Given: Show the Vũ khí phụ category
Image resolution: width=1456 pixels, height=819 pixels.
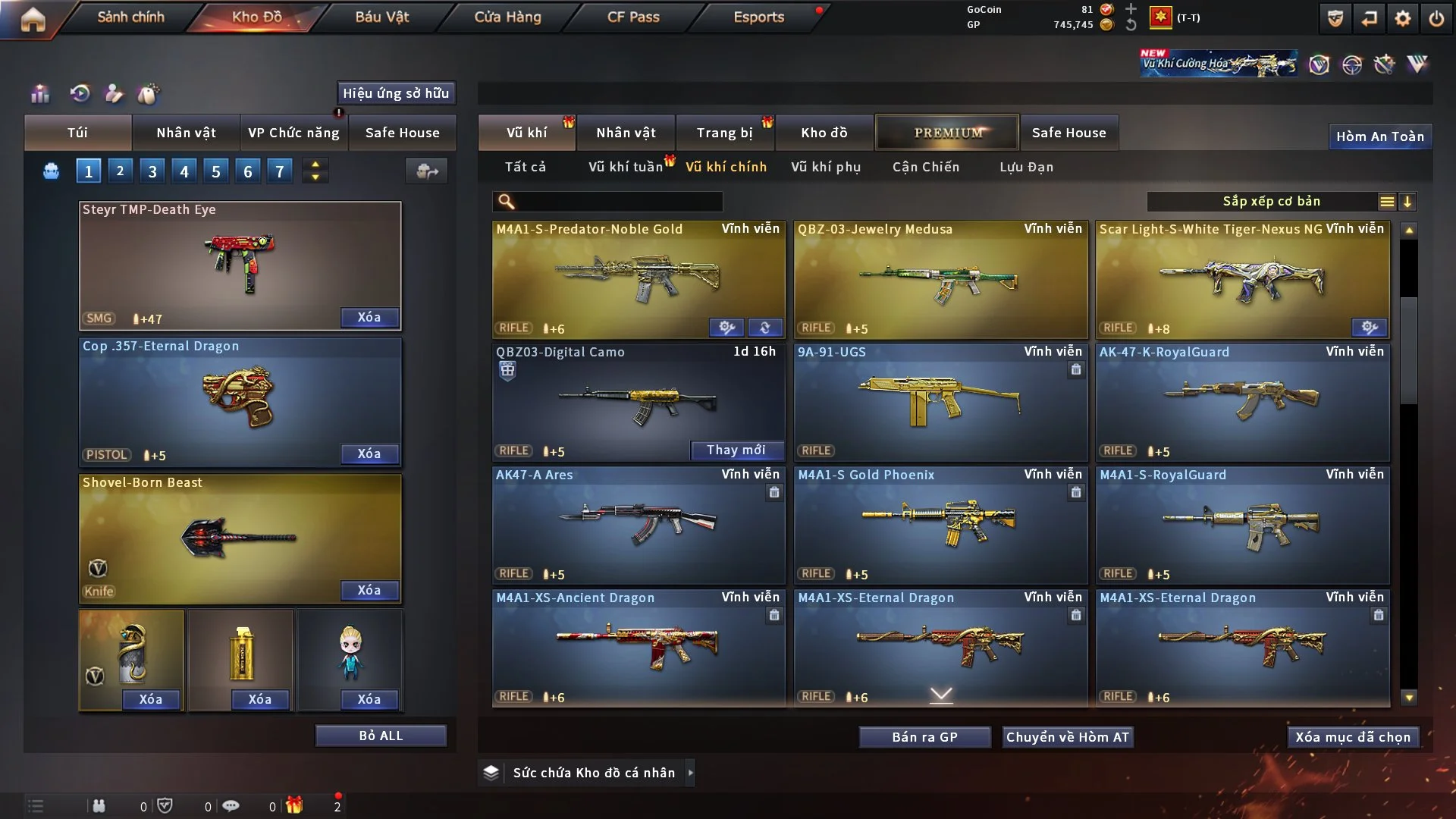Looking at the screenshot, I should pos(826,167).
